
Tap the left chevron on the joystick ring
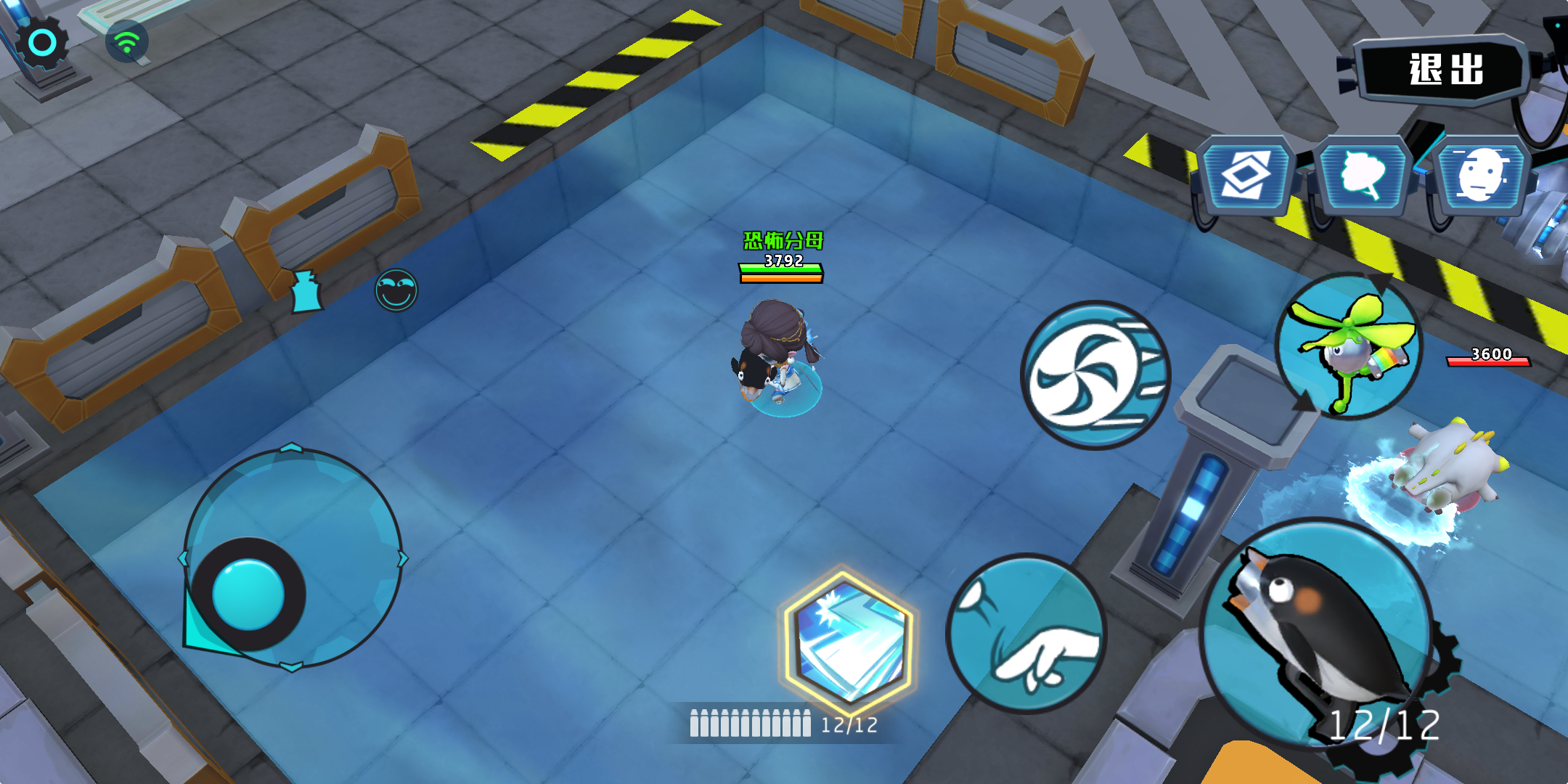tap(184, 559)
